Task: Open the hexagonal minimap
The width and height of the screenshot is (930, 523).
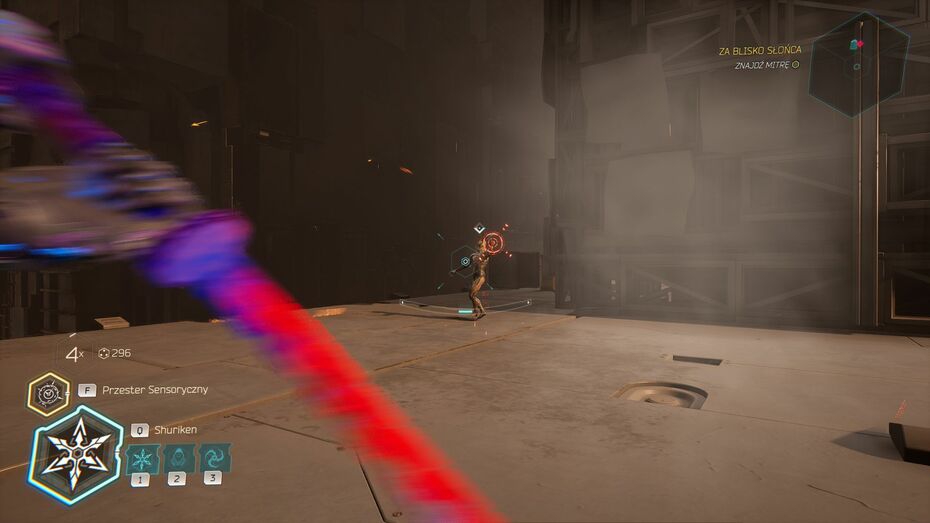Action: [x=858, y=63]
